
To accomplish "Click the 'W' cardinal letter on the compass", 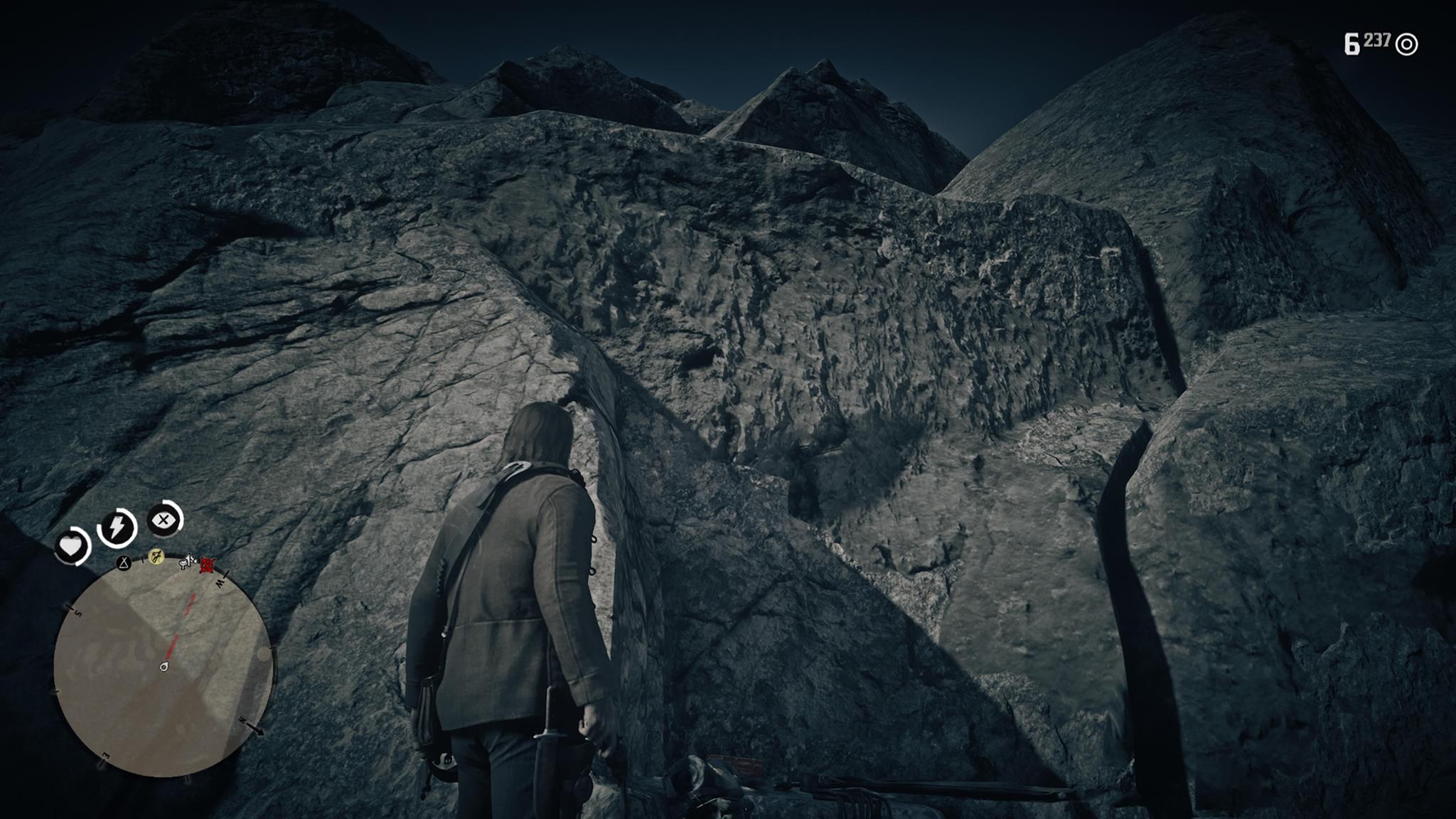I will pyautogui.click(x=221, y=584).
